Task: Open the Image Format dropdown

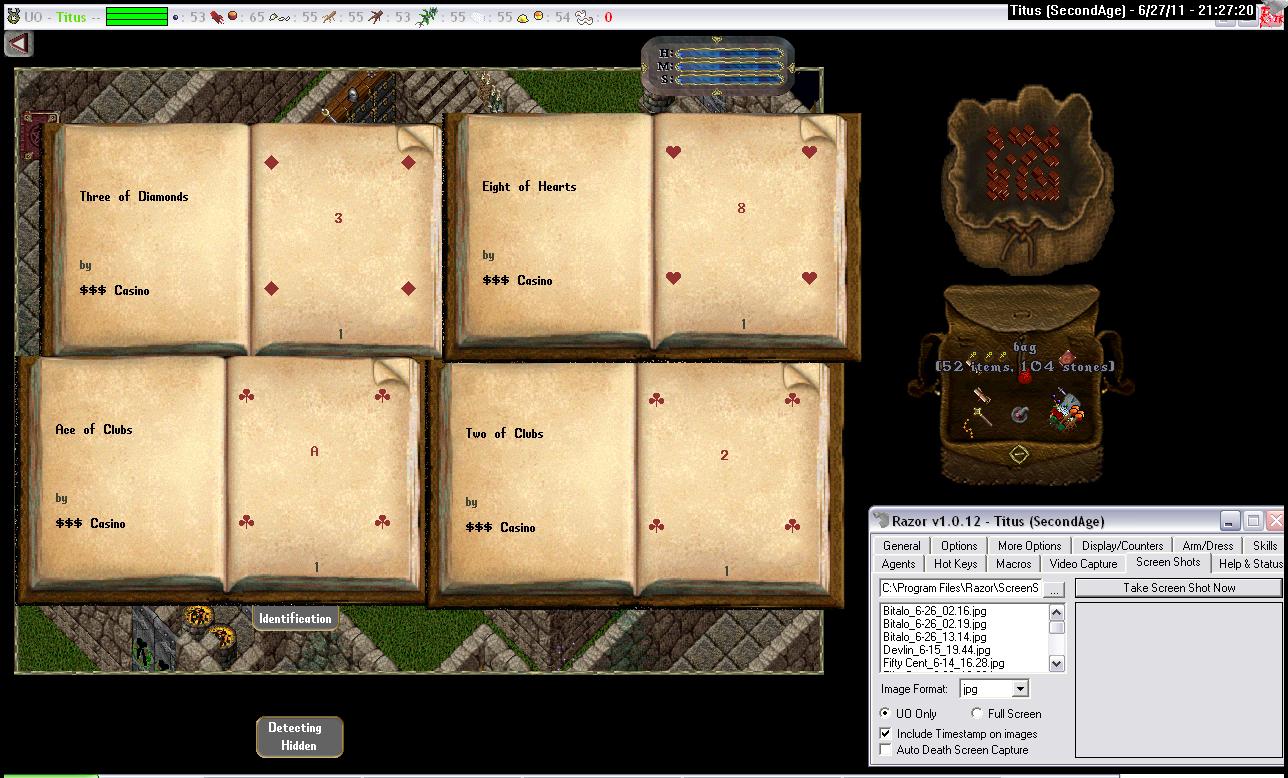Action: coord(1020,689)
